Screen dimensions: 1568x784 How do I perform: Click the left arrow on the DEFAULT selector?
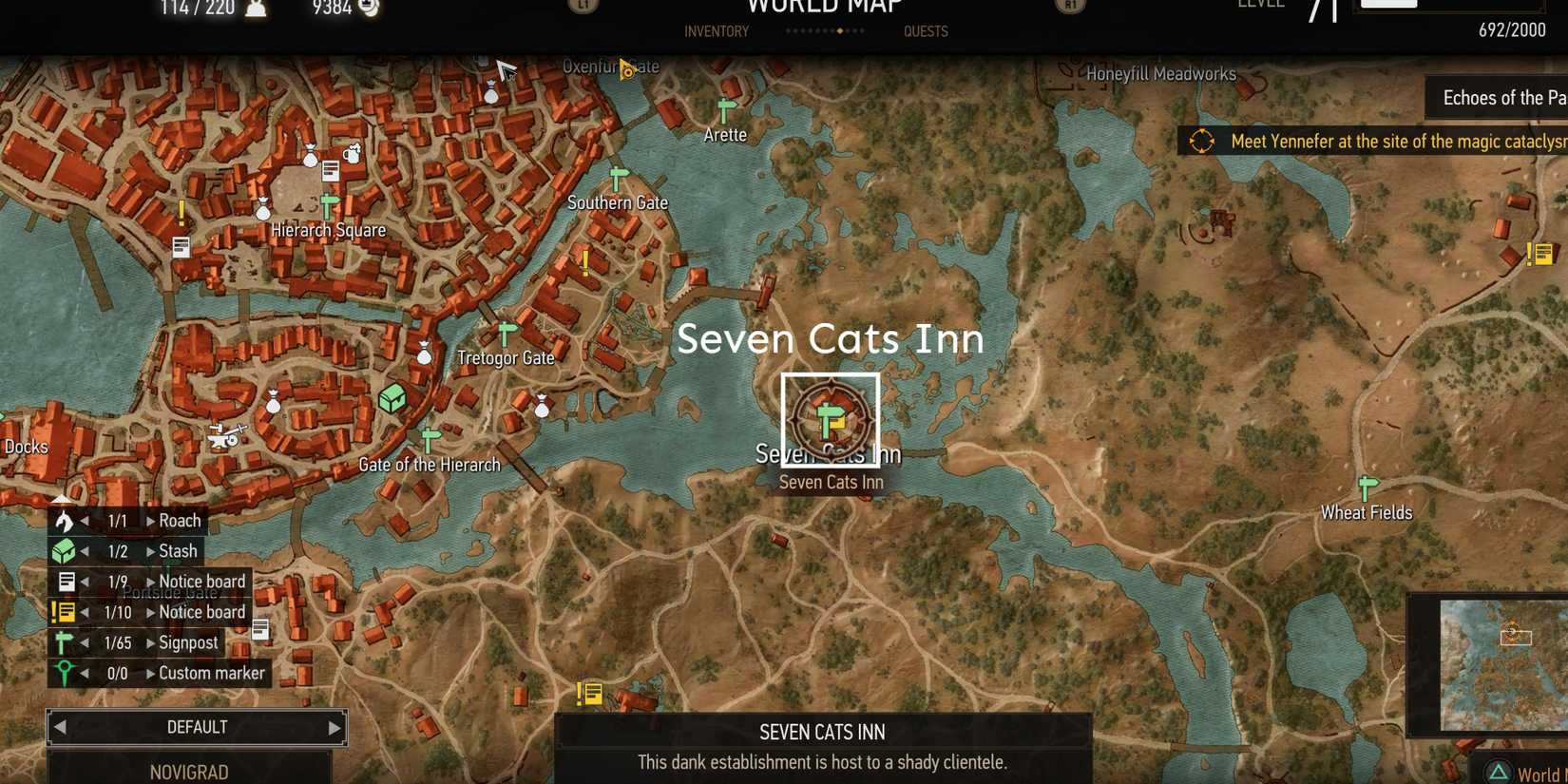(x=60, y=726)
